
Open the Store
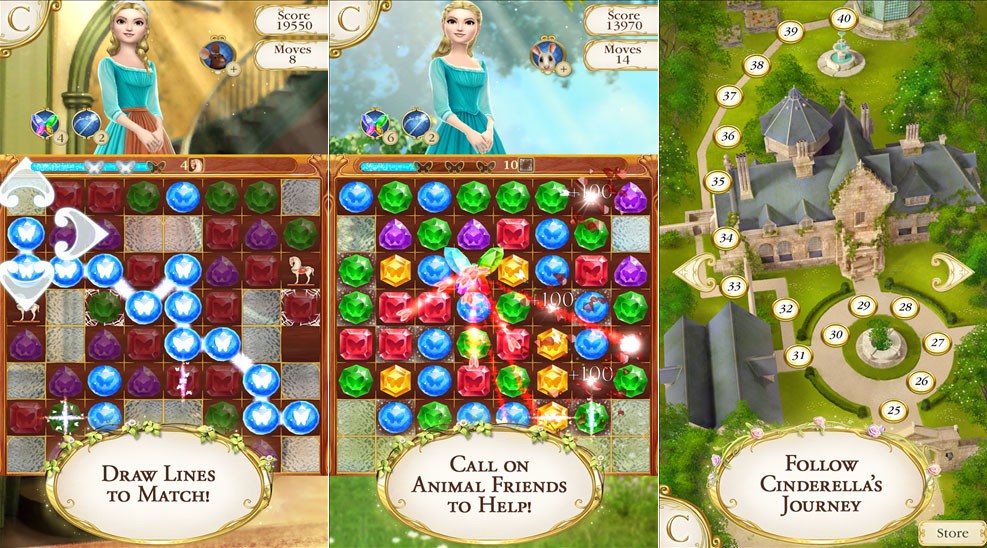951,533
